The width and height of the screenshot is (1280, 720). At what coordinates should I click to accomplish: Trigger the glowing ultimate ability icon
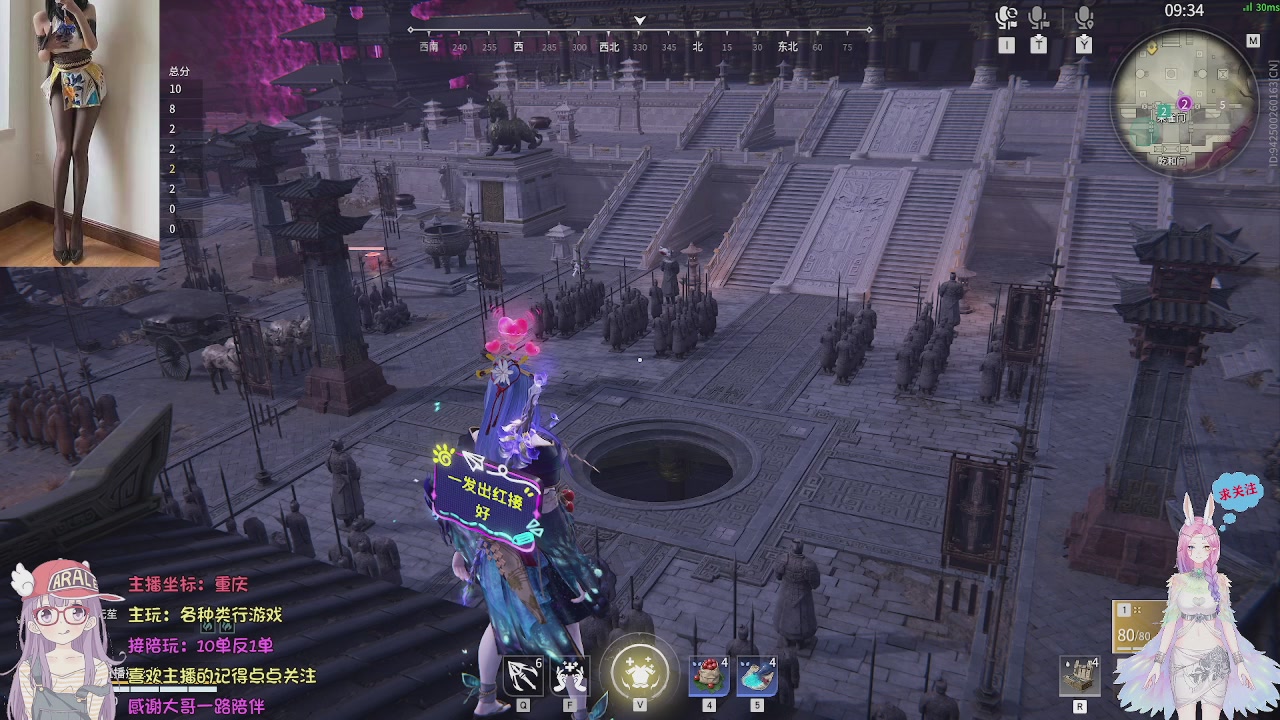tap(640, 669)
